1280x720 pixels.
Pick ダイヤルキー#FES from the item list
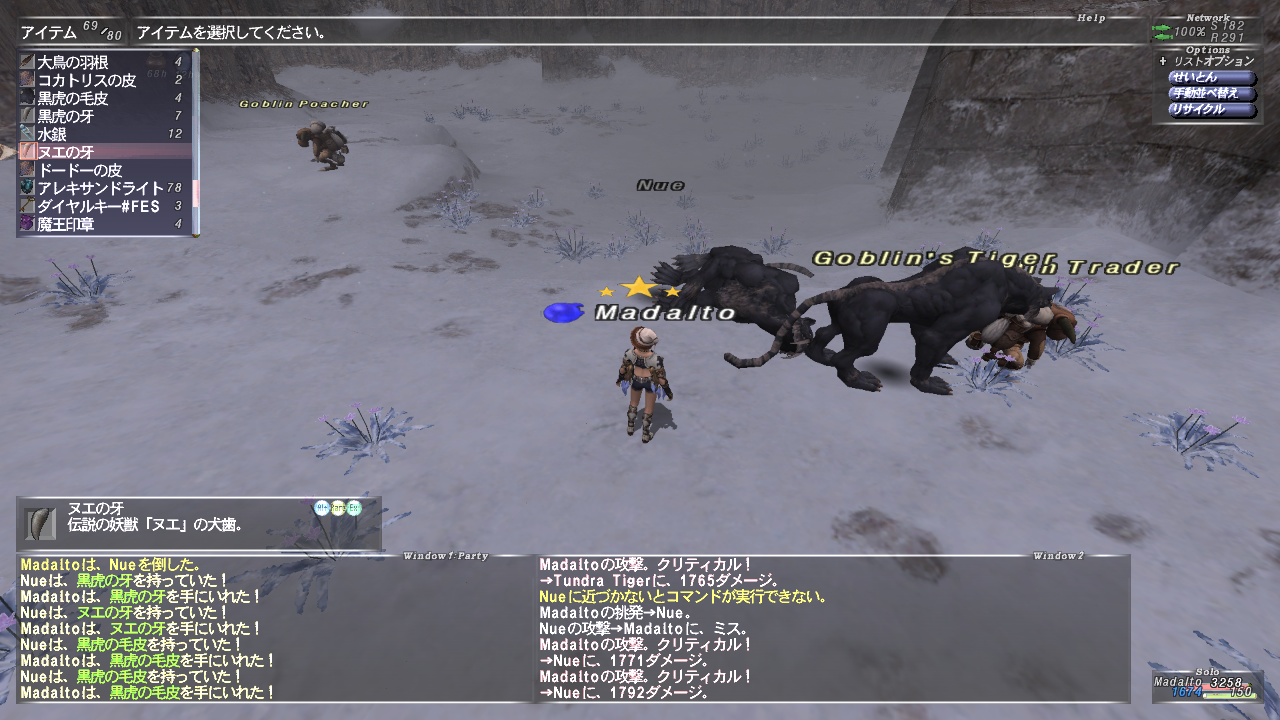pyautogui.click(x=100, y=206)
